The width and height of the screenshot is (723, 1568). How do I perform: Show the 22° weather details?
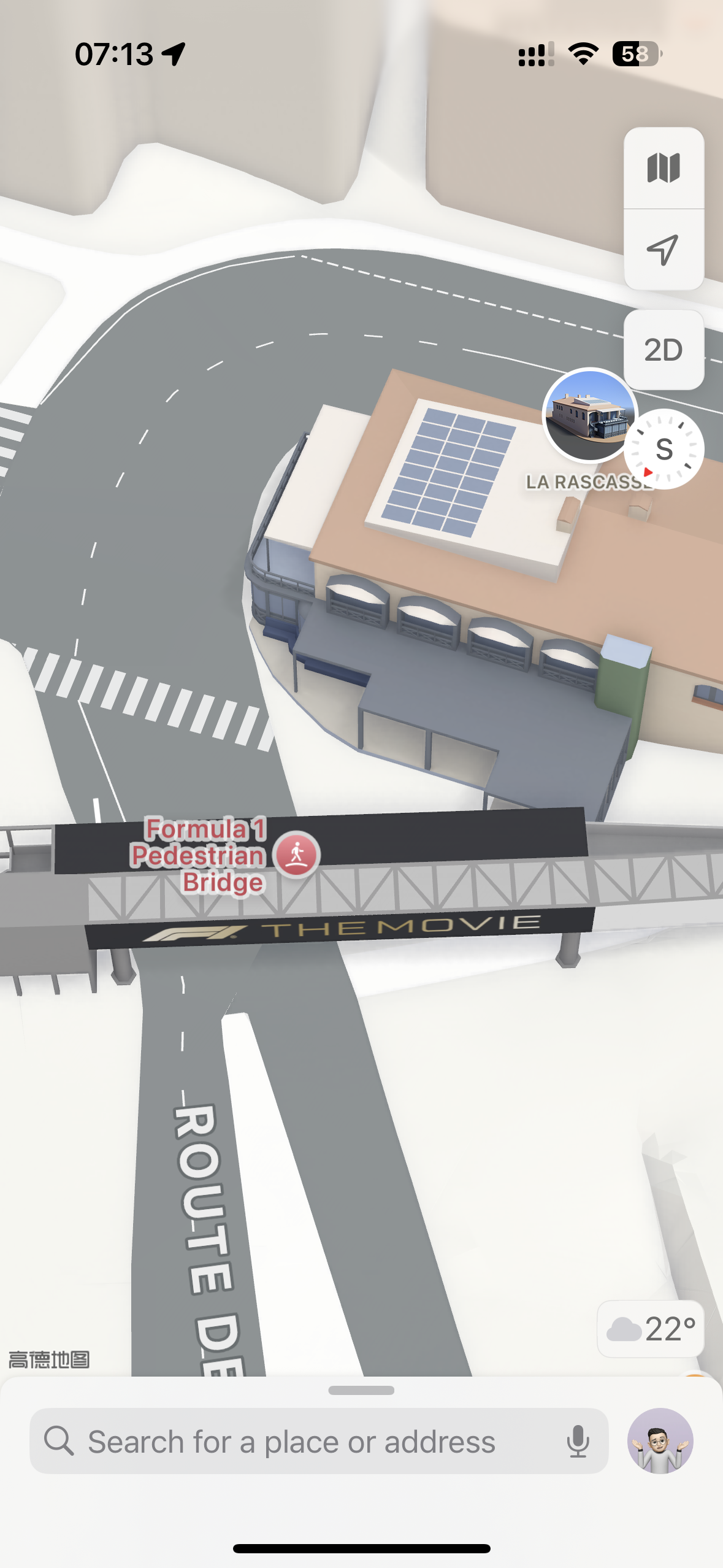click(x=651, y=1329)
